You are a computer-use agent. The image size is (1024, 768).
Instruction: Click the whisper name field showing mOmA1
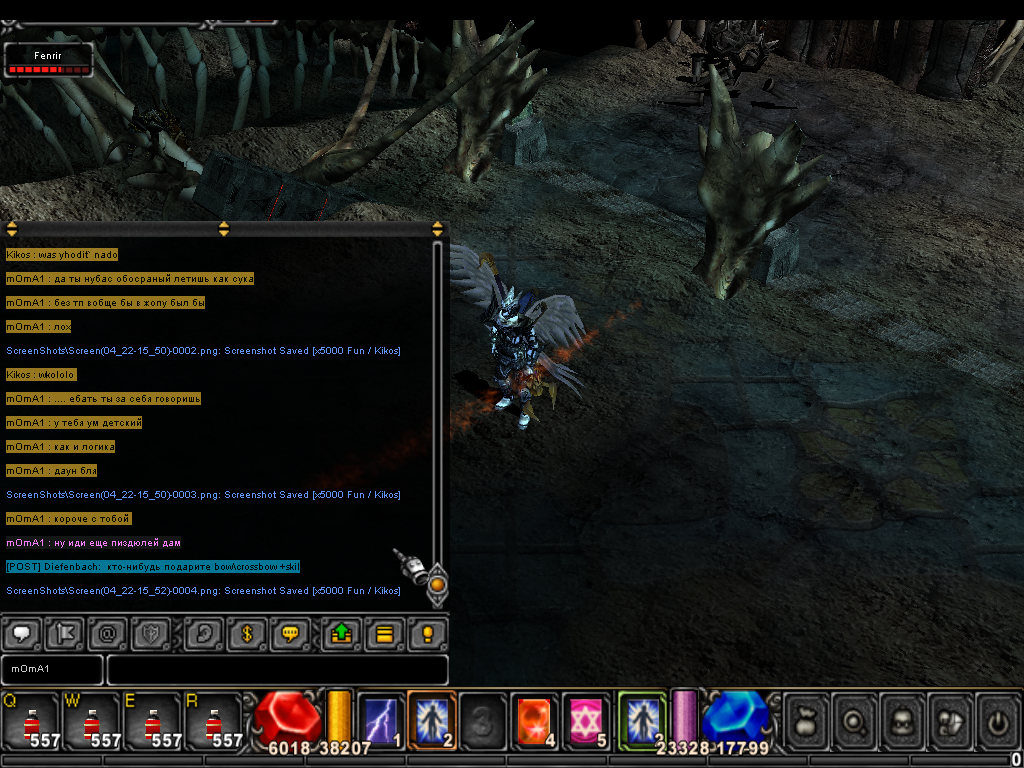pyautogui.click(x=52, y=669)
